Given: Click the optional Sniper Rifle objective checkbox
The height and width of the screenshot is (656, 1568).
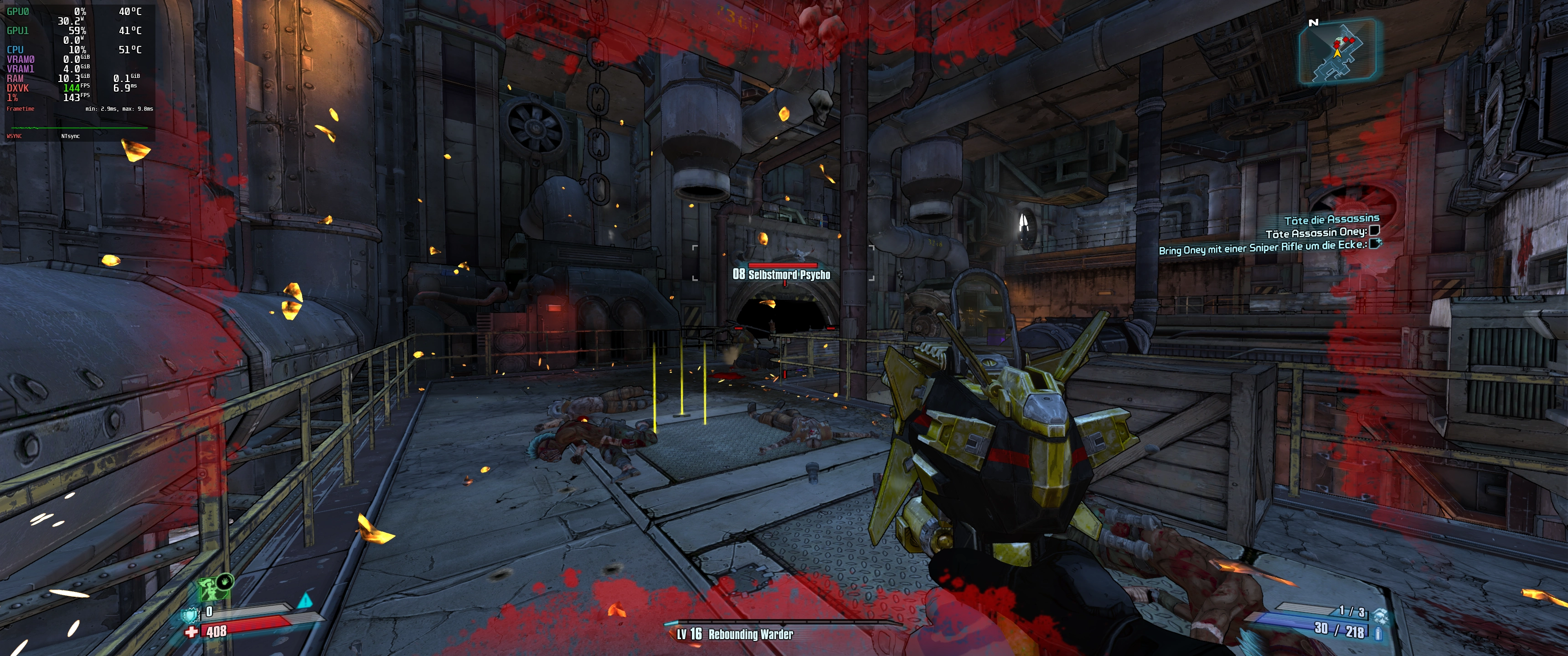Looking at the screenshot, I should tap(1375, 244).
